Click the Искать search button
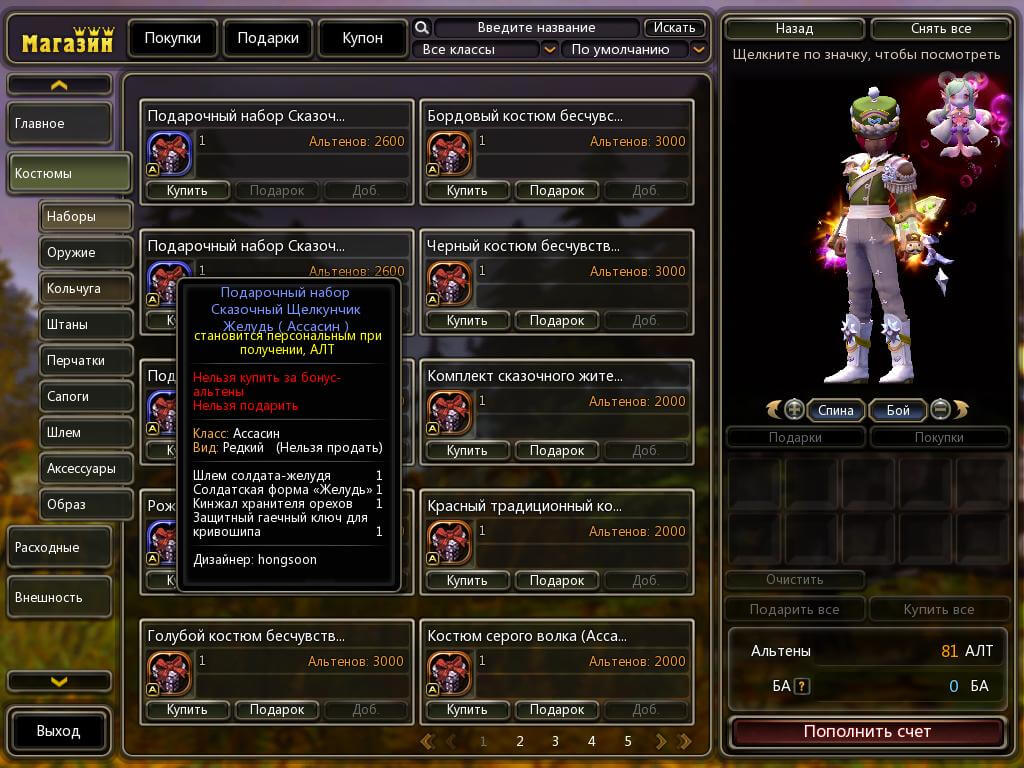The image size is (1024, 768). click(x=675, y=28)
